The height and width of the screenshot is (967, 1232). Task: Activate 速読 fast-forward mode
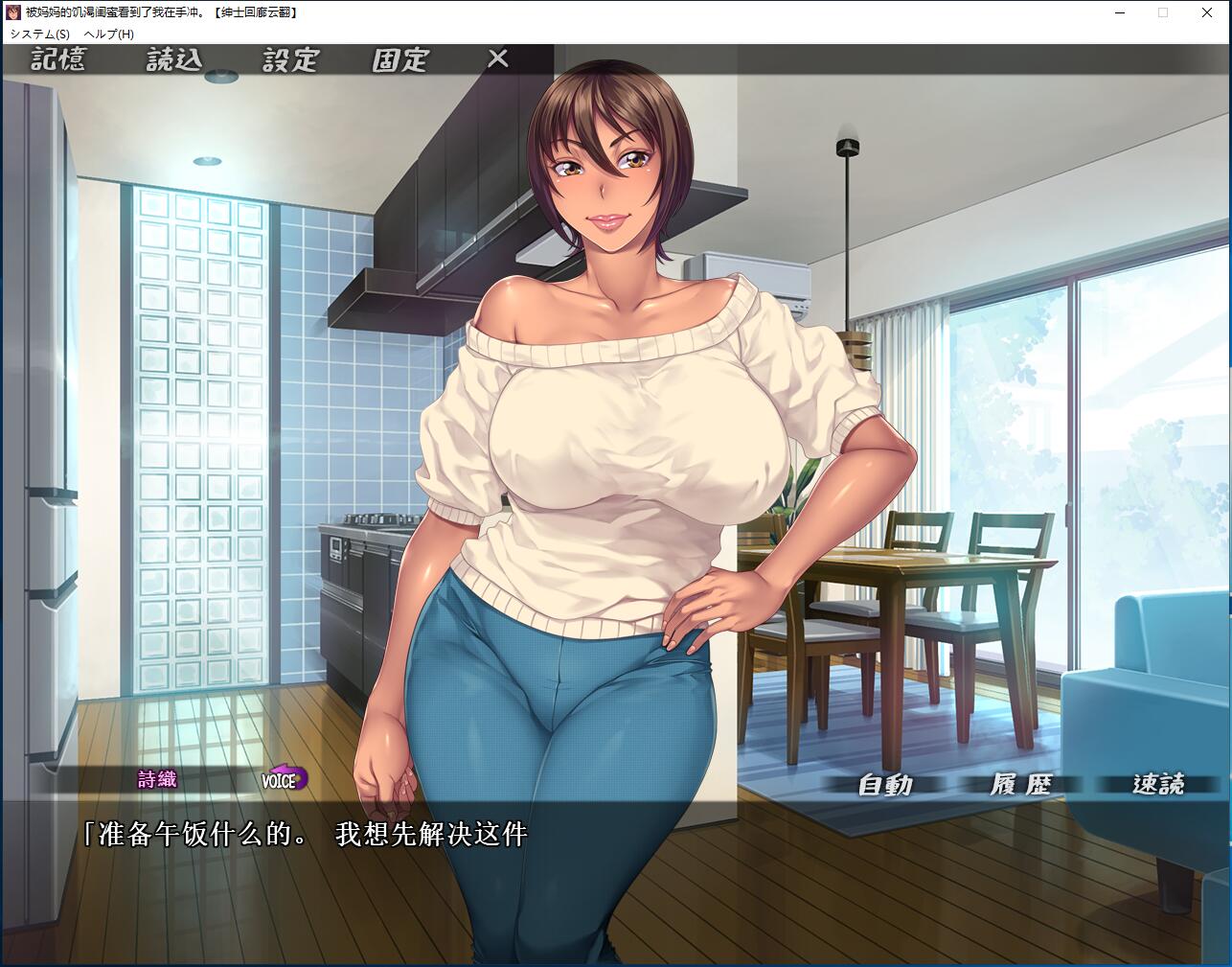(1158, 785)
